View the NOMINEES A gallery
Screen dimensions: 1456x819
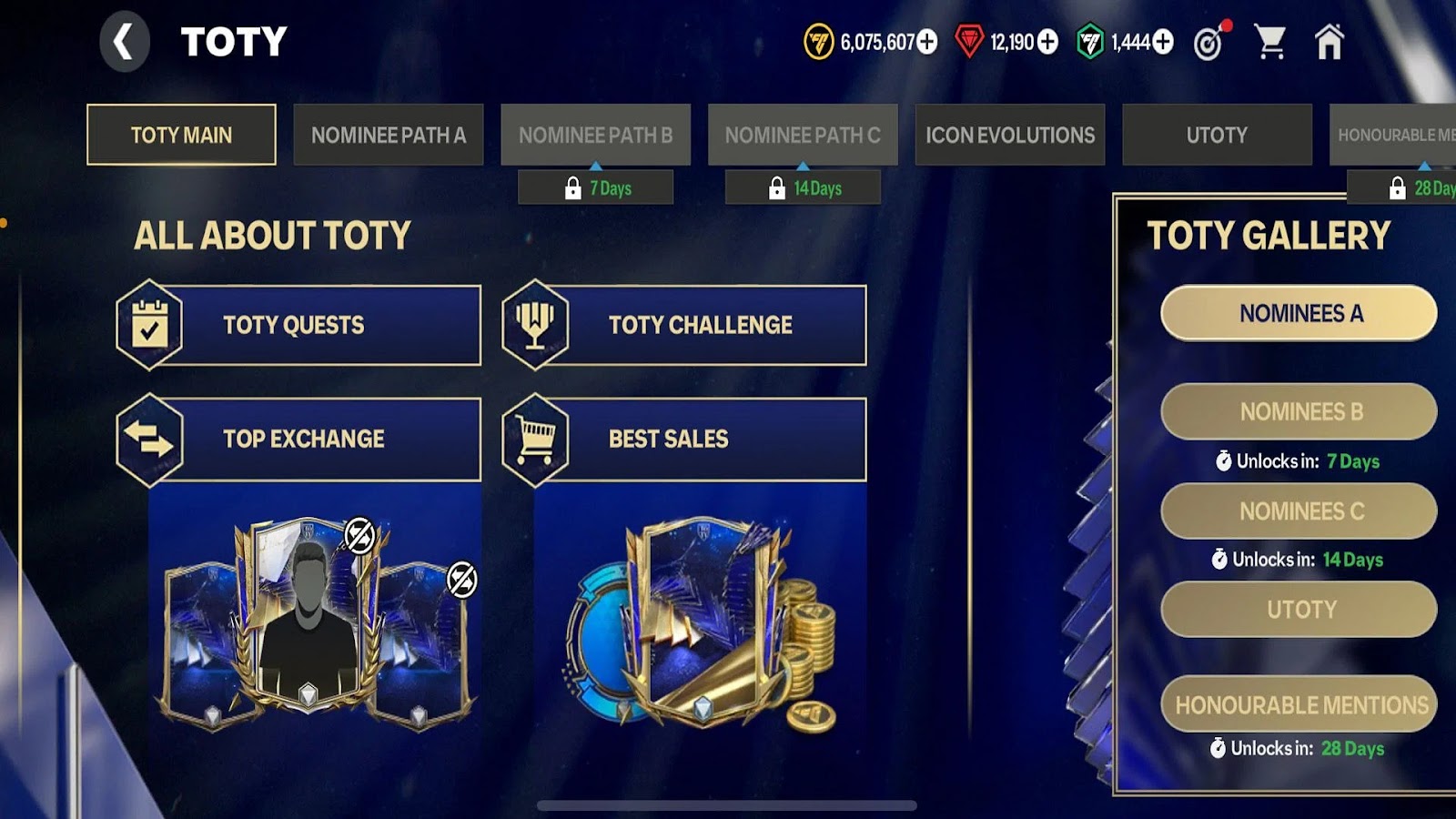[x=1298, y=312]
